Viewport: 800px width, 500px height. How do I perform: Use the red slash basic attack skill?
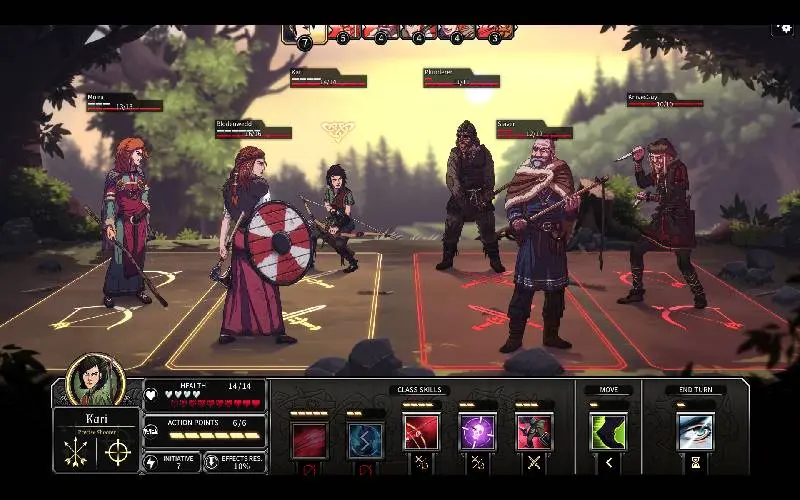coord(309,440)
